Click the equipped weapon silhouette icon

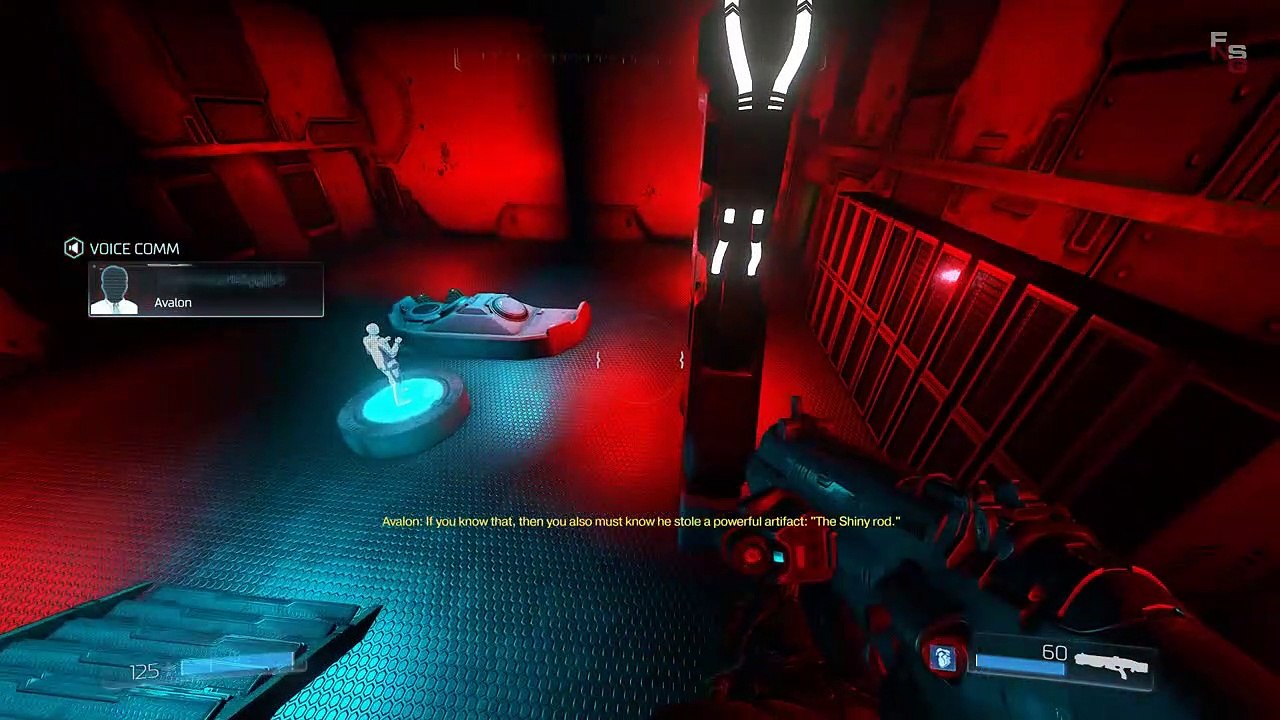1112,664
